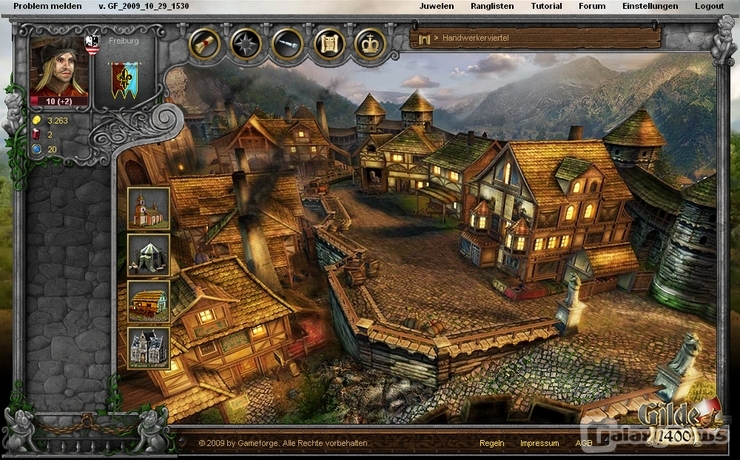Report a problem via Problem melden
Image resolution: width=740 pixels, height=460 pixels.
click(47, 6)
